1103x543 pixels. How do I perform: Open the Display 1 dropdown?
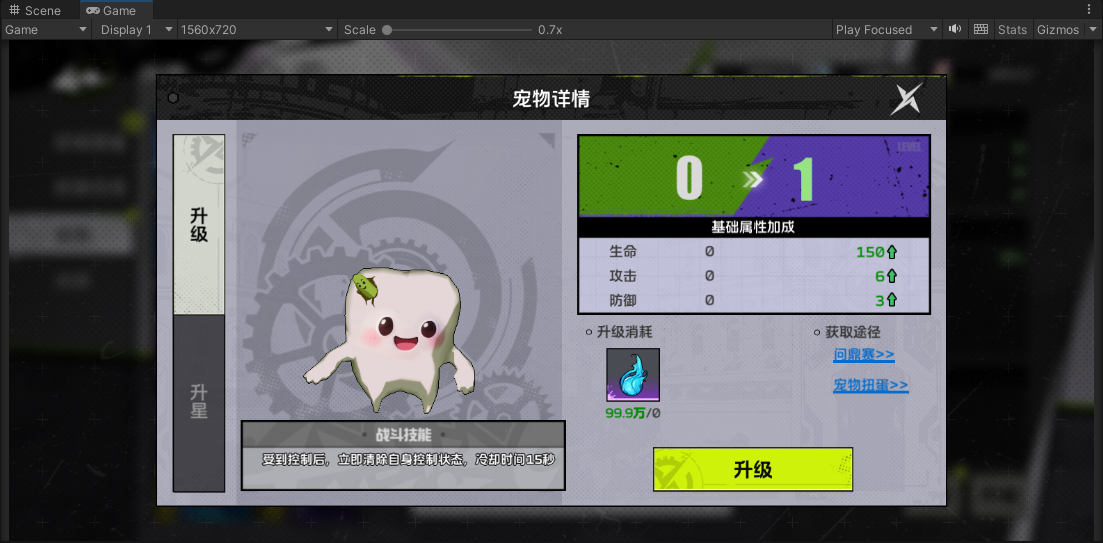point(135,30)
